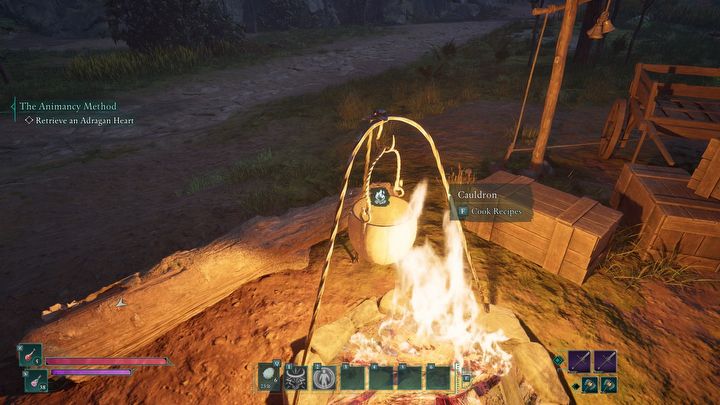Use the health potion next to the red bar
Viewport: 720px width, 405px height.
click(x=30, y=356)
